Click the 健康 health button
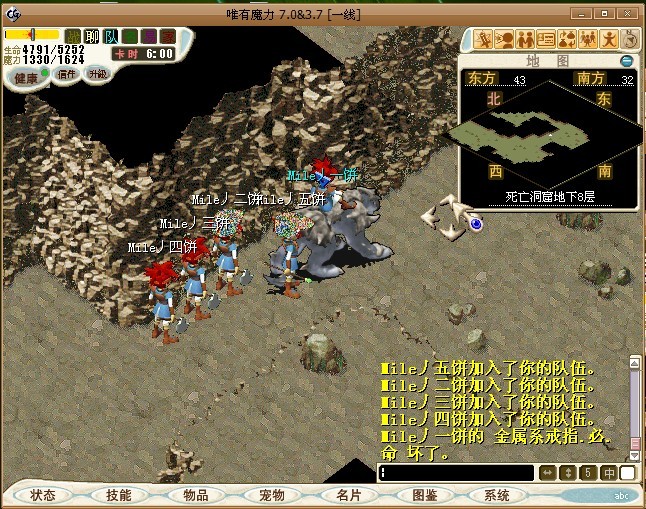The image size is (646, 509). (25, 78)
